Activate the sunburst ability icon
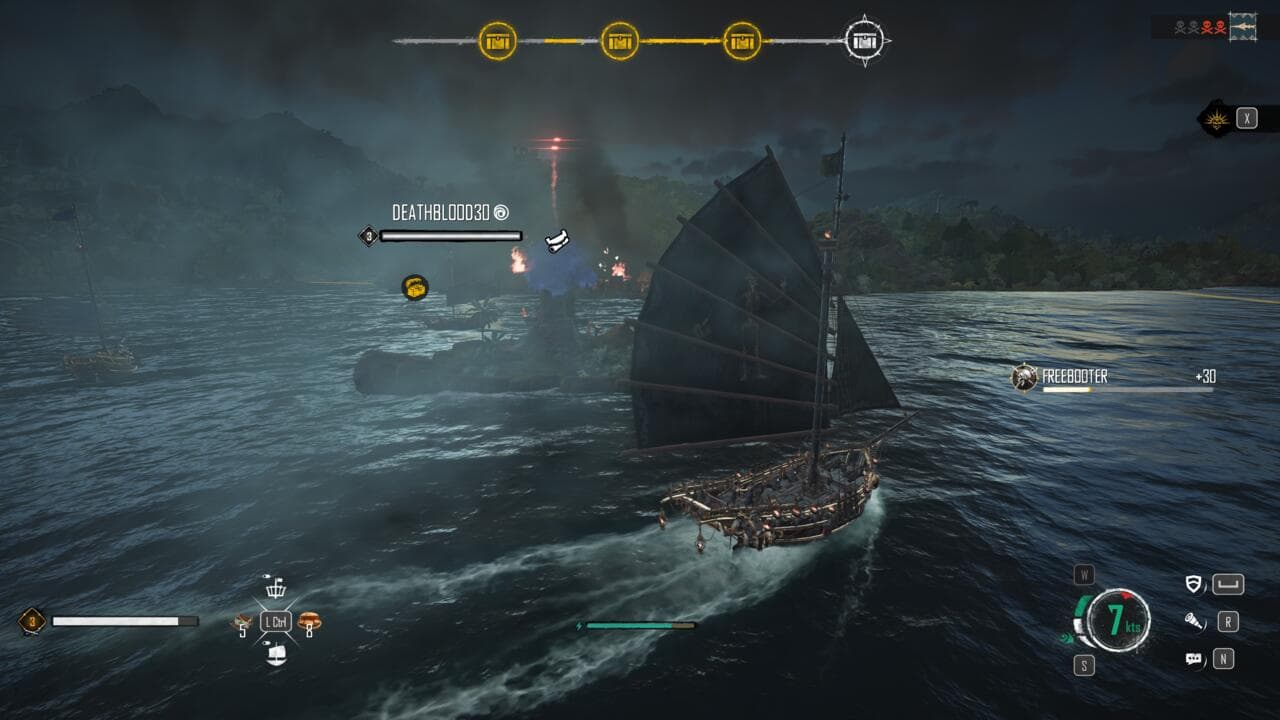 pos(1217,119)
